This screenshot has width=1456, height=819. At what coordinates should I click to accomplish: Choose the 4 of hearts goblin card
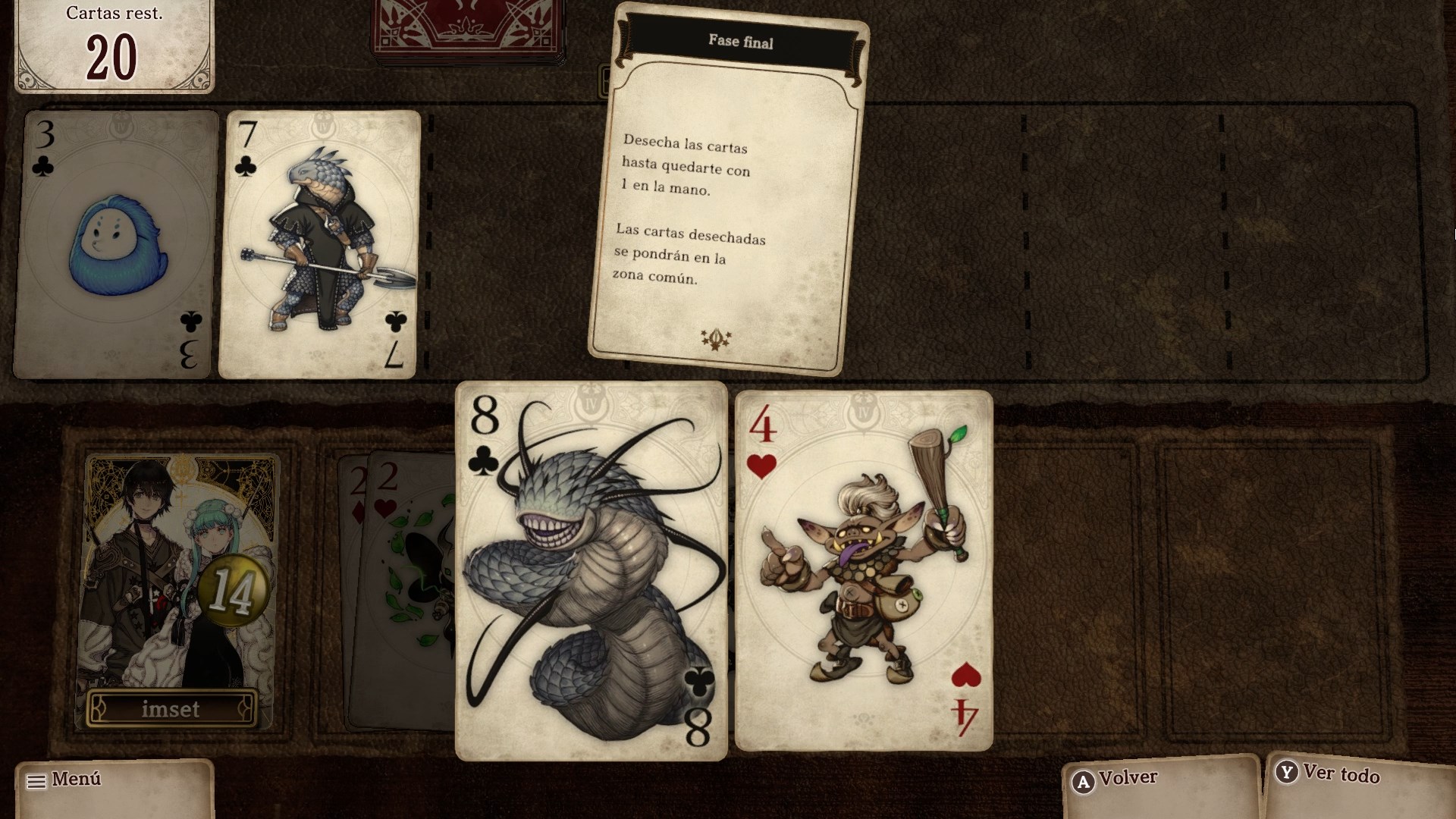pos(864,571)
